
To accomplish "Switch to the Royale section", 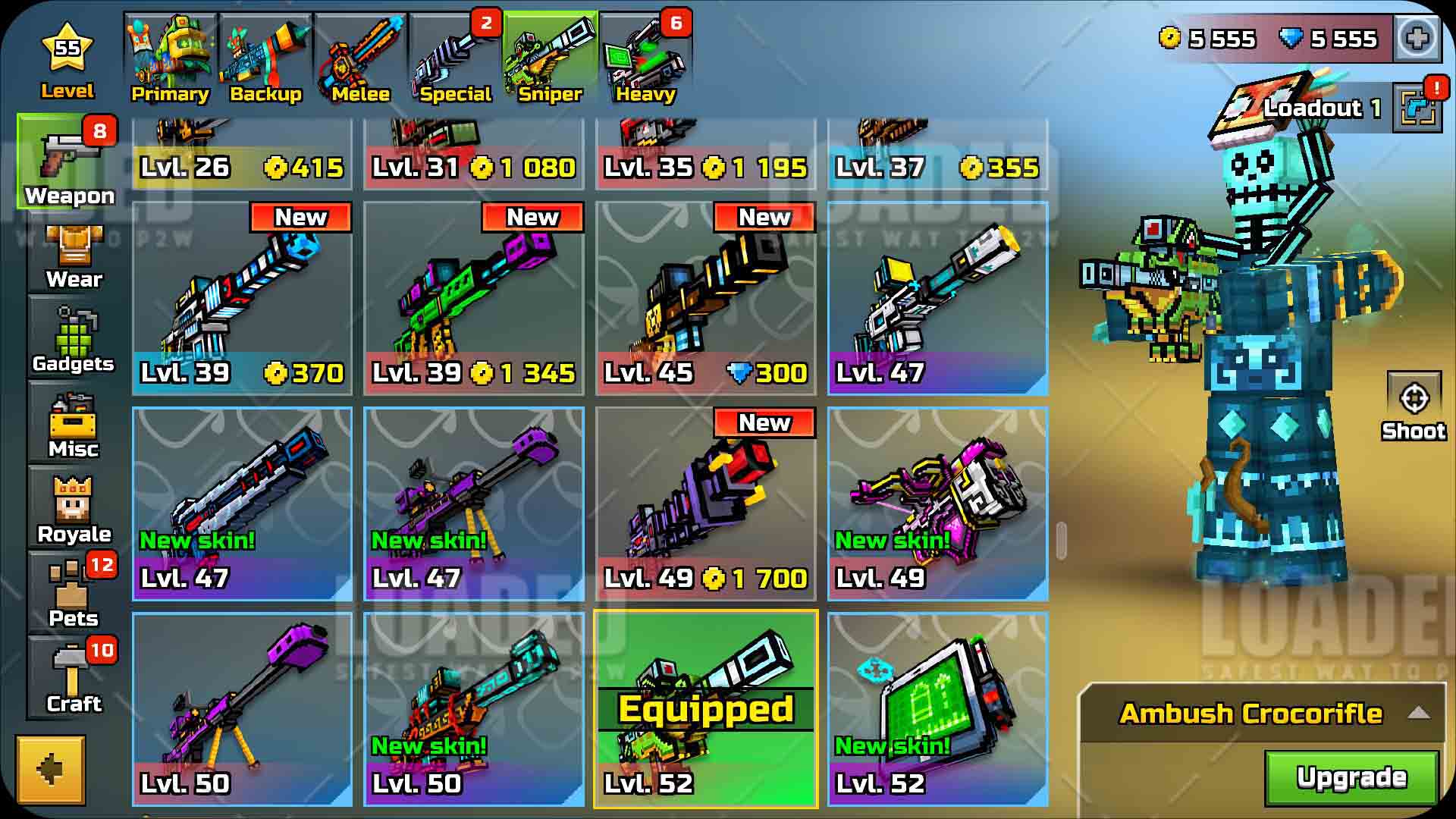I will (x=74, y=511).
